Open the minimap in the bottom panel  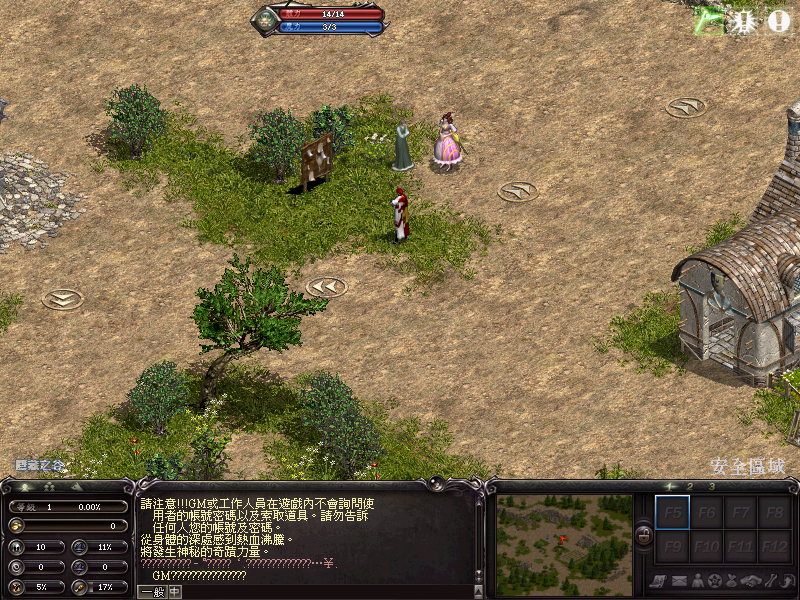point(564,544)
